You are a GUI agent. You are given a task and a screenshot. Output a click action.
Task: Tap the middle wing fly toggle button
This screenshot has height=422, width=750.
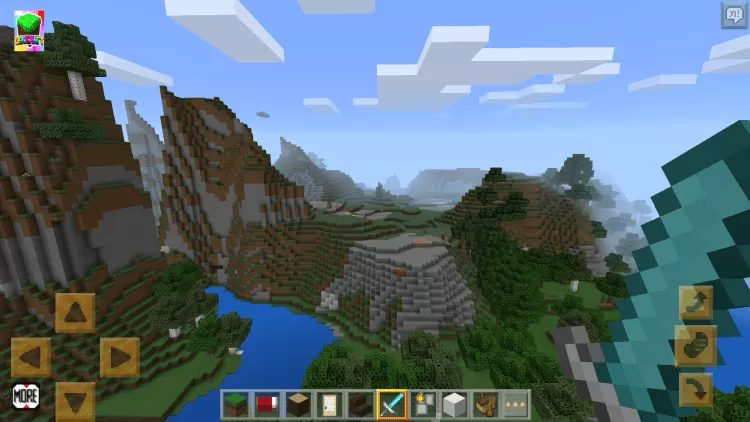[x=695, y=346]
